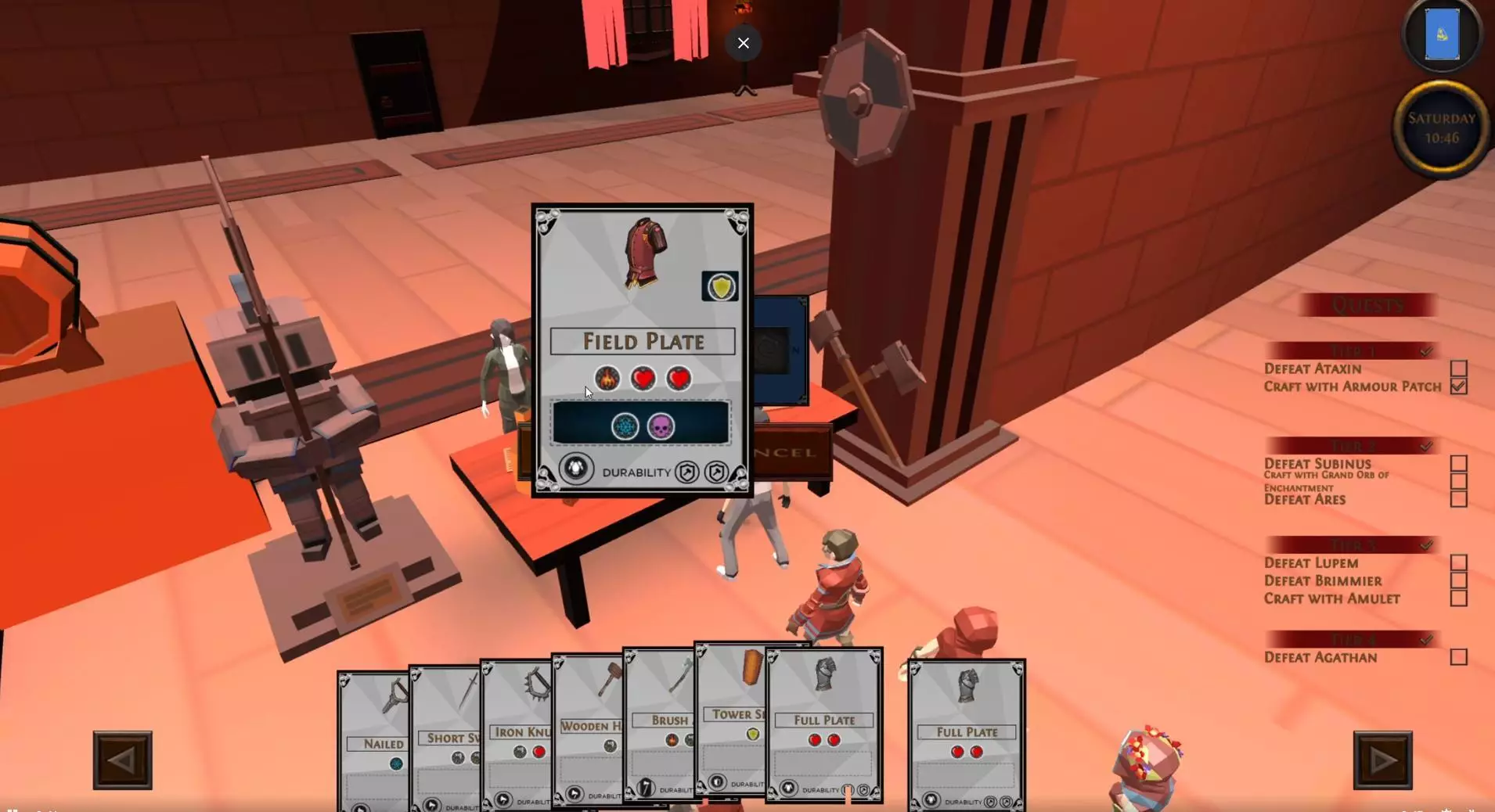This screenshot has width=1495, height=812.
Task: Show next cards with the right arrow
Action: [x=1382, y=760]
